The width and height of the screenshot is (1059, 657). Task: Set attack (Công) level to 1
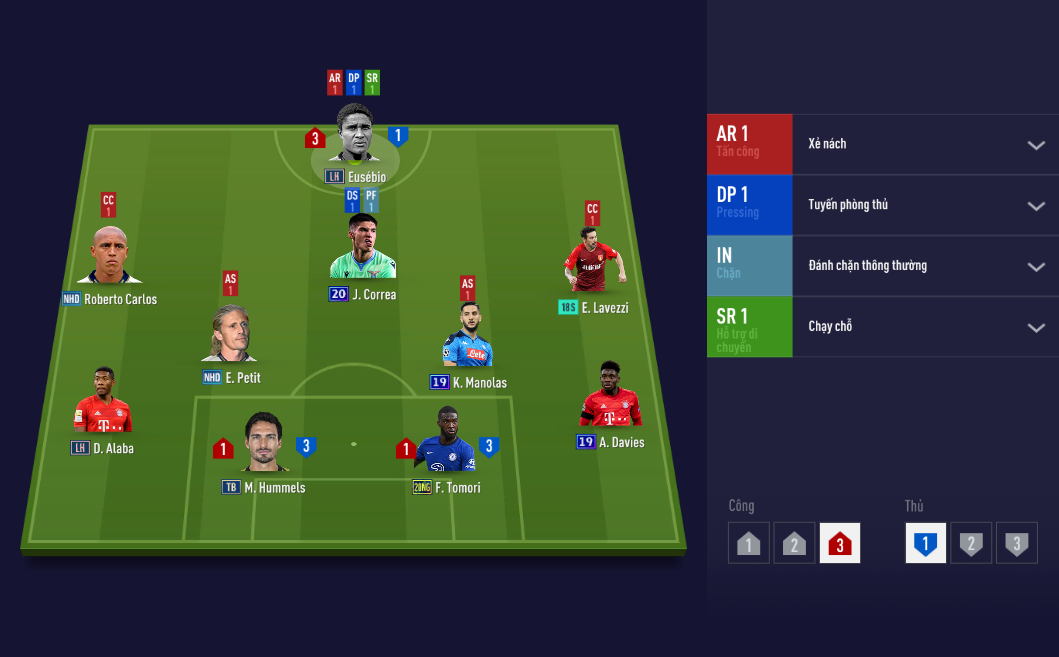pyautogui.click(x=749, y=543)
